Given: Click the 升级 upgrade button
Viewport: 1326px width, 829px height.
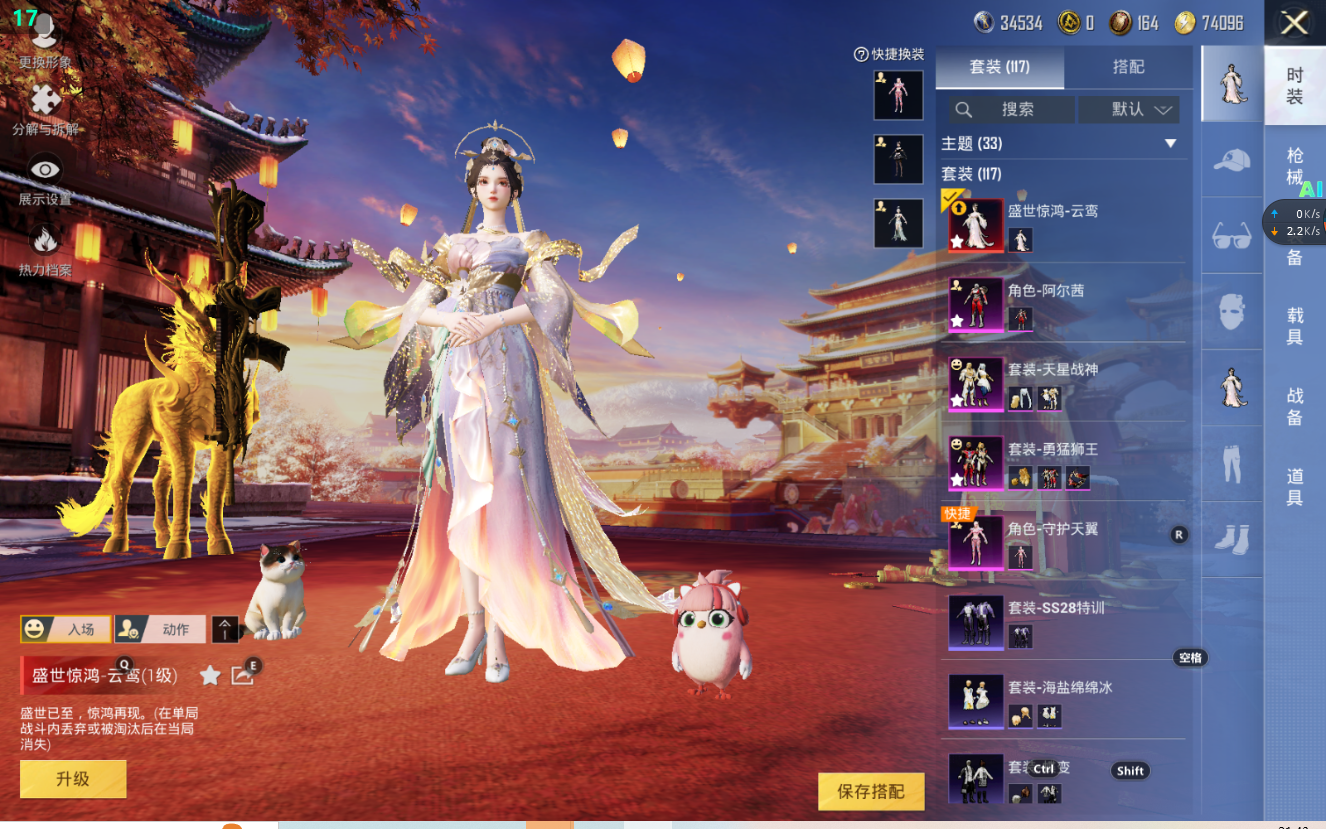Looking at the screenshot, I should tap(73, 779).
